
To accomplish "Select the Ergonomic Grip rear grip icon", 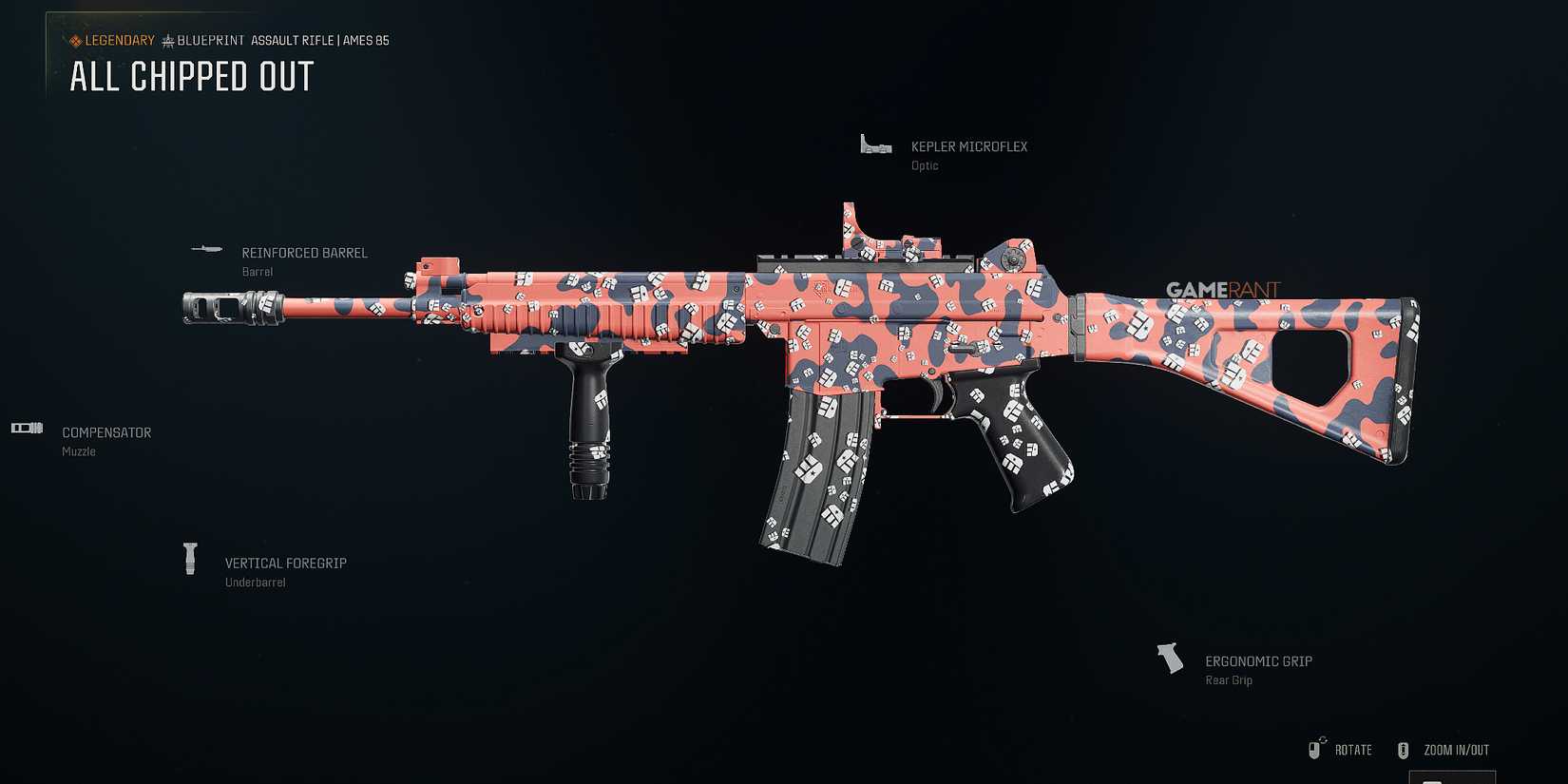I will coord(1168,657).
